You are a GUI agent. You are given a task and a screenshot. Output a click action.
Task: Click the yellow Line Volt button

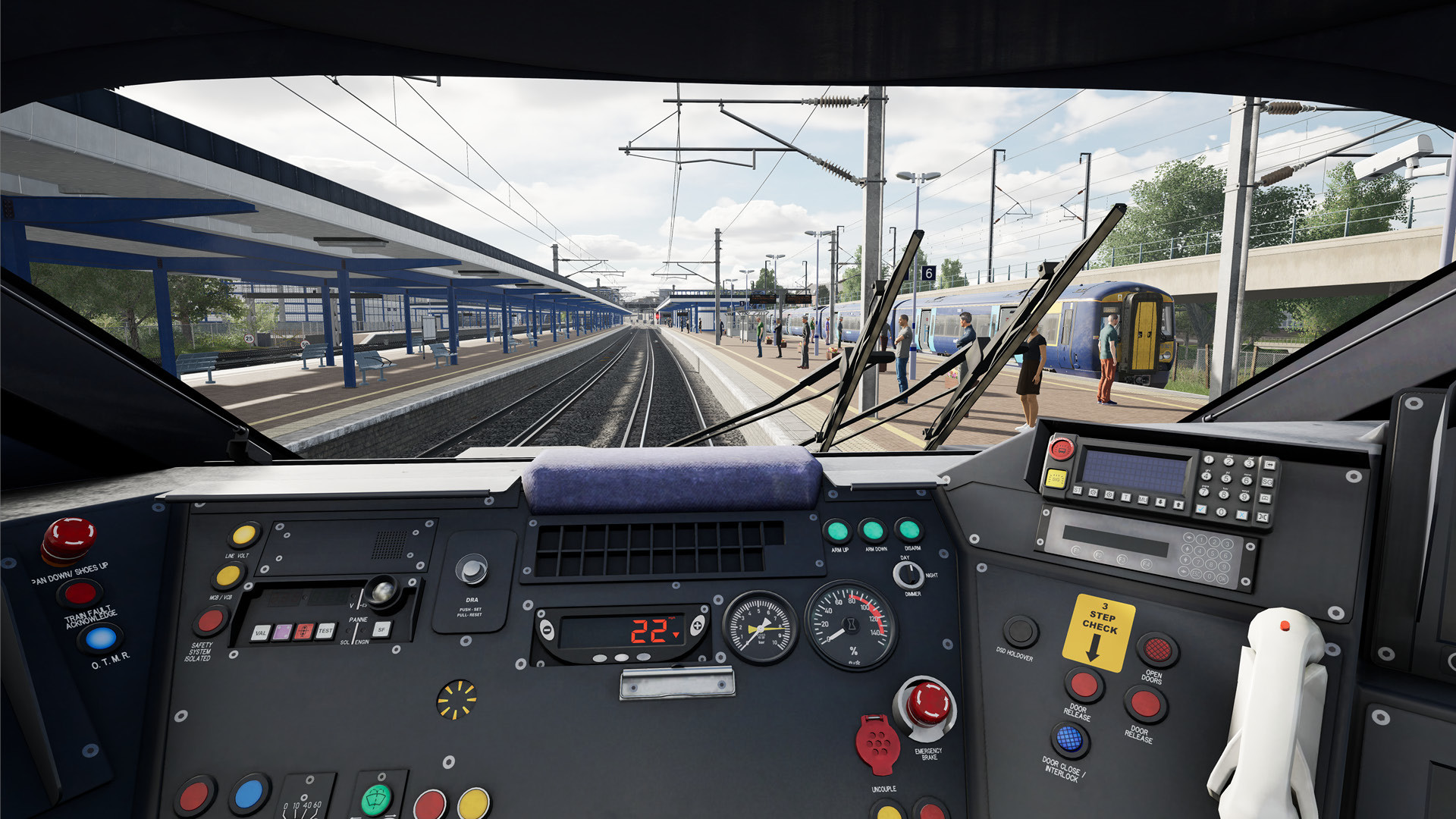tap(243, 535)
